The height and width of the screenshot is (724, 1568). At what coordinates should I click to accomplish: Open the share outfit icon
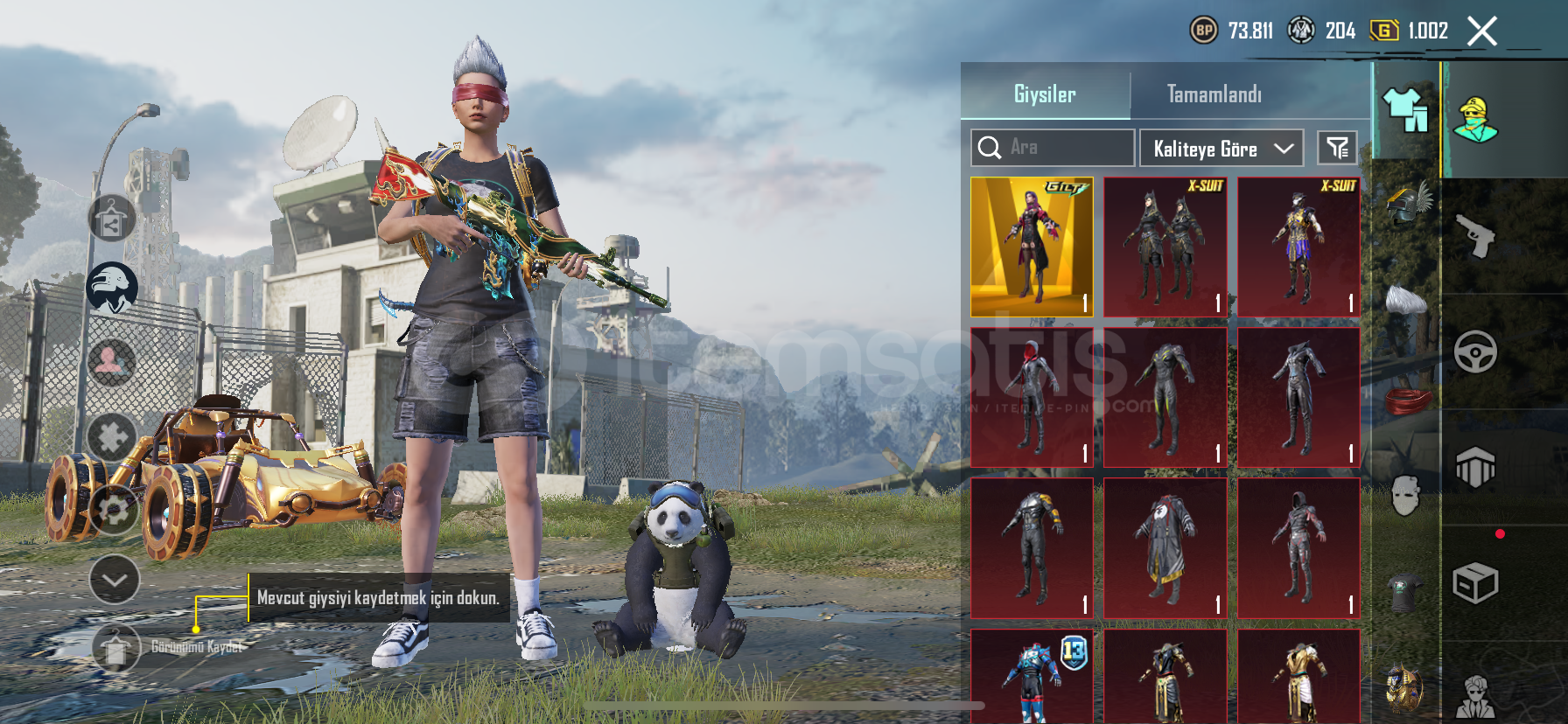coord(111,219)
